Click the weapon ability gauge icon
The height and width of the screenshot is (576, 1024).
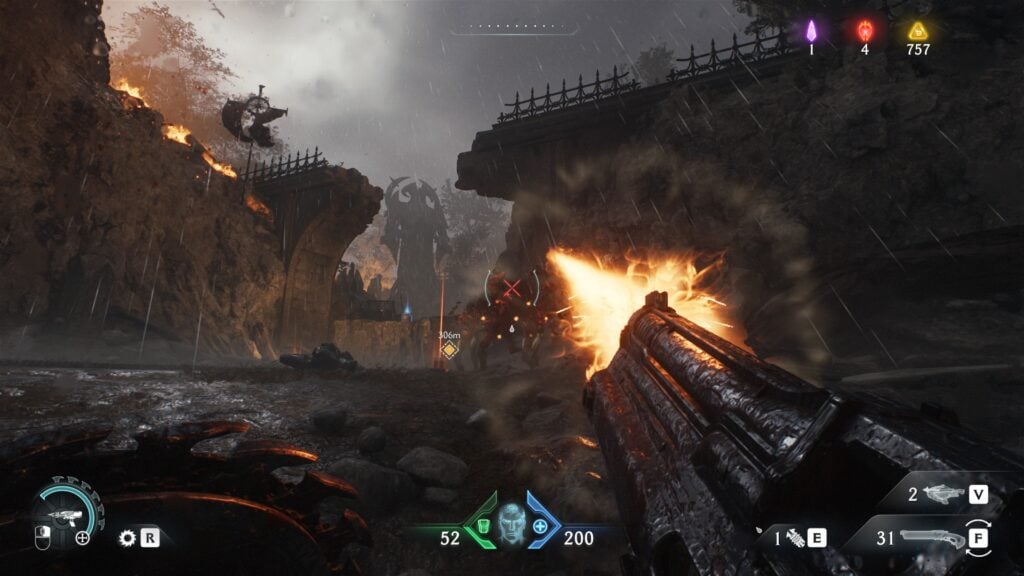66,512
